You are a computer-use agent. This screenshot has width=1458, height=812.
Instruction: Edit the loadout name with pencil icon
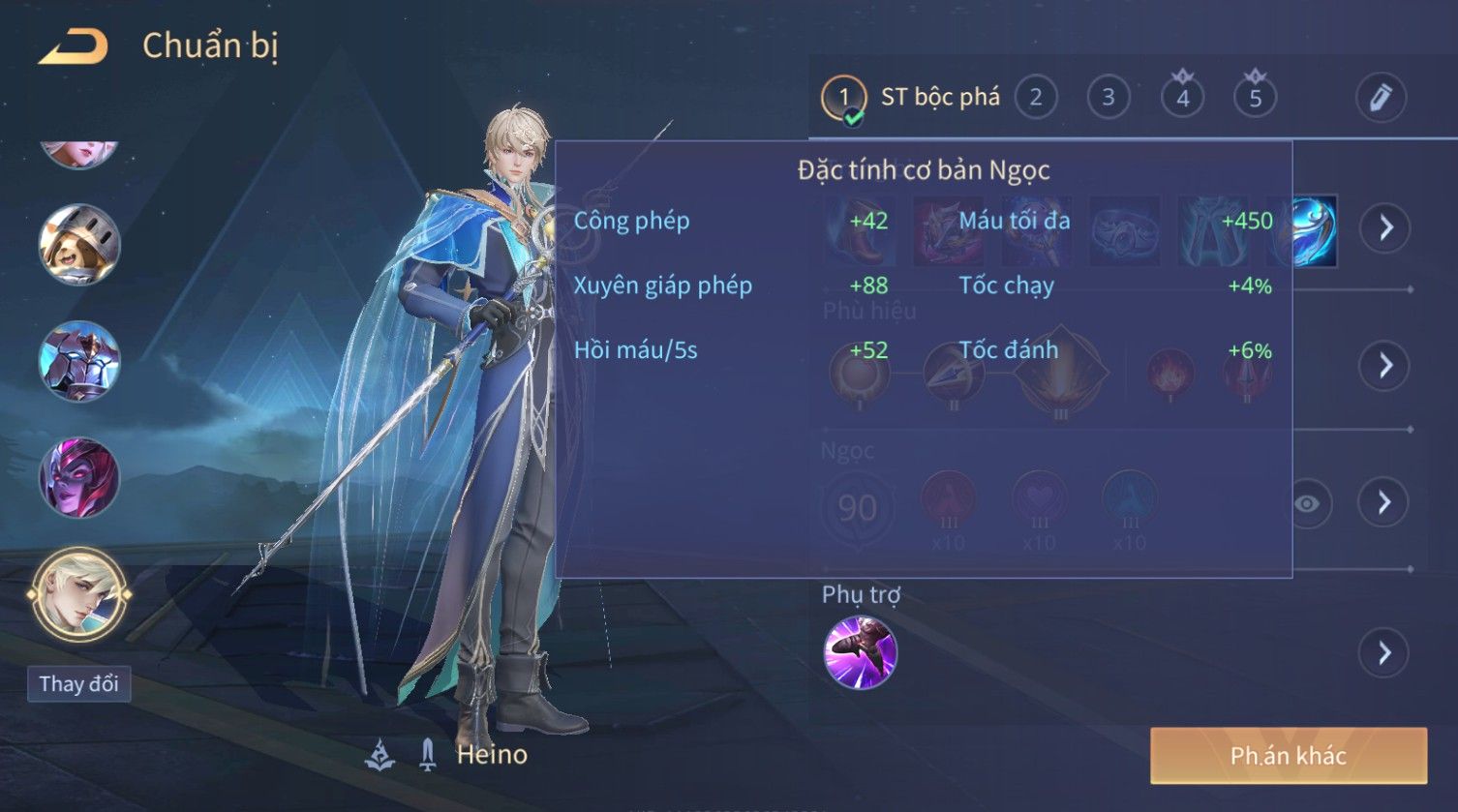1380,98
